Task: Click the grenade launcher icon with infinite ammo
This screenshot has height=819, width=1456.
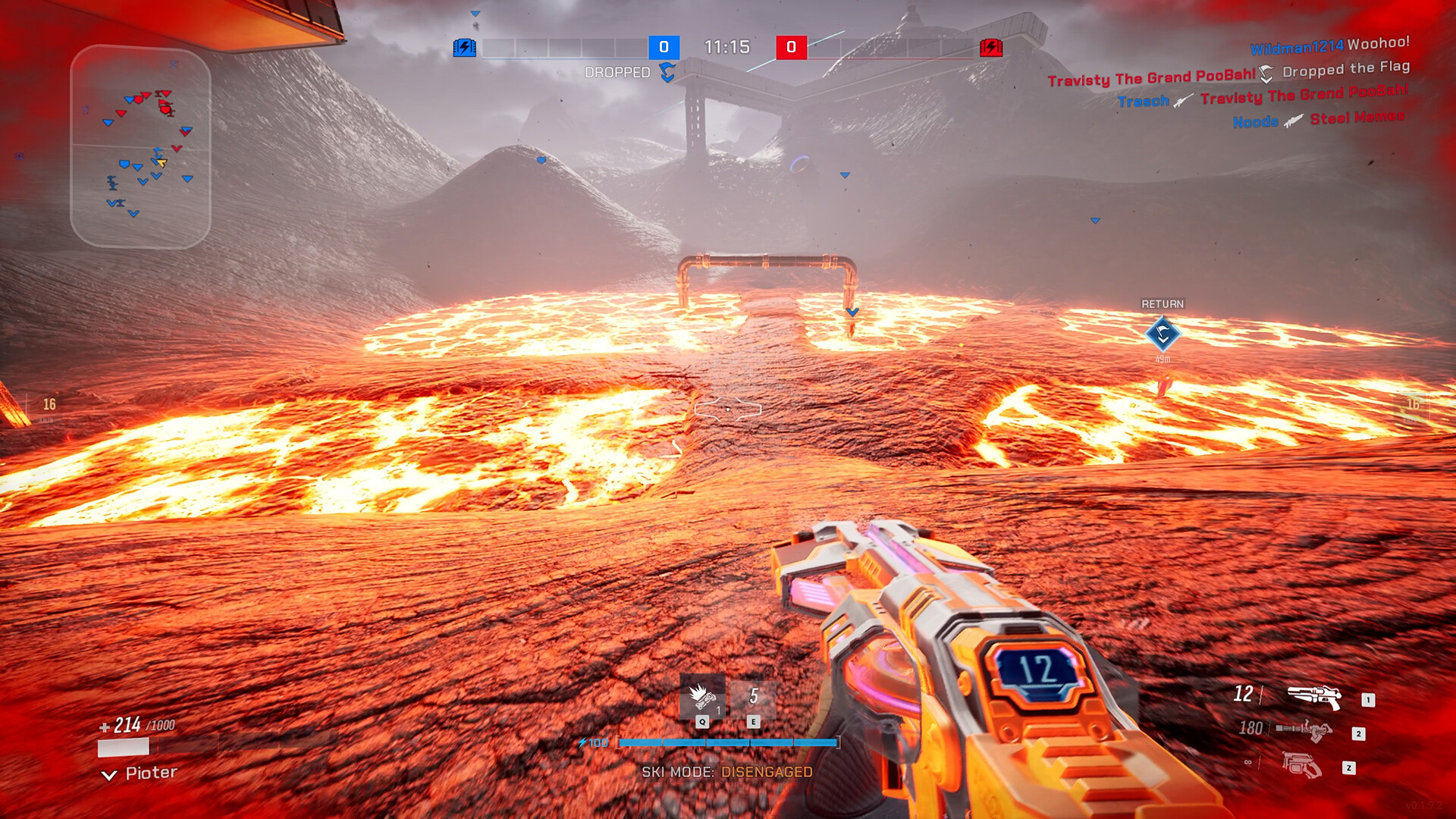Action: click(x=1300, y=765)
